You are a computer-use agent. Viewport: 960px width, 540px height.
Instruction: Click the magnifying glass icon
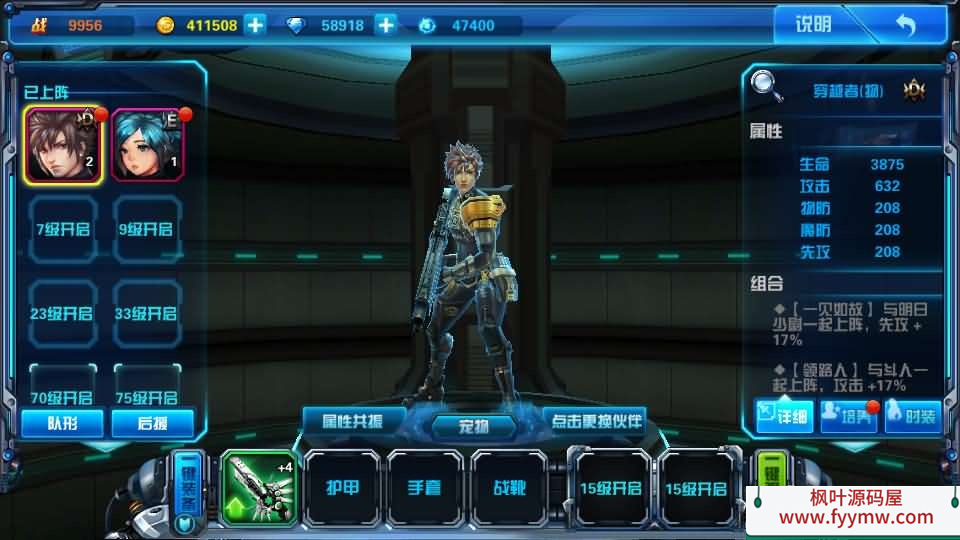coord(768,85)
